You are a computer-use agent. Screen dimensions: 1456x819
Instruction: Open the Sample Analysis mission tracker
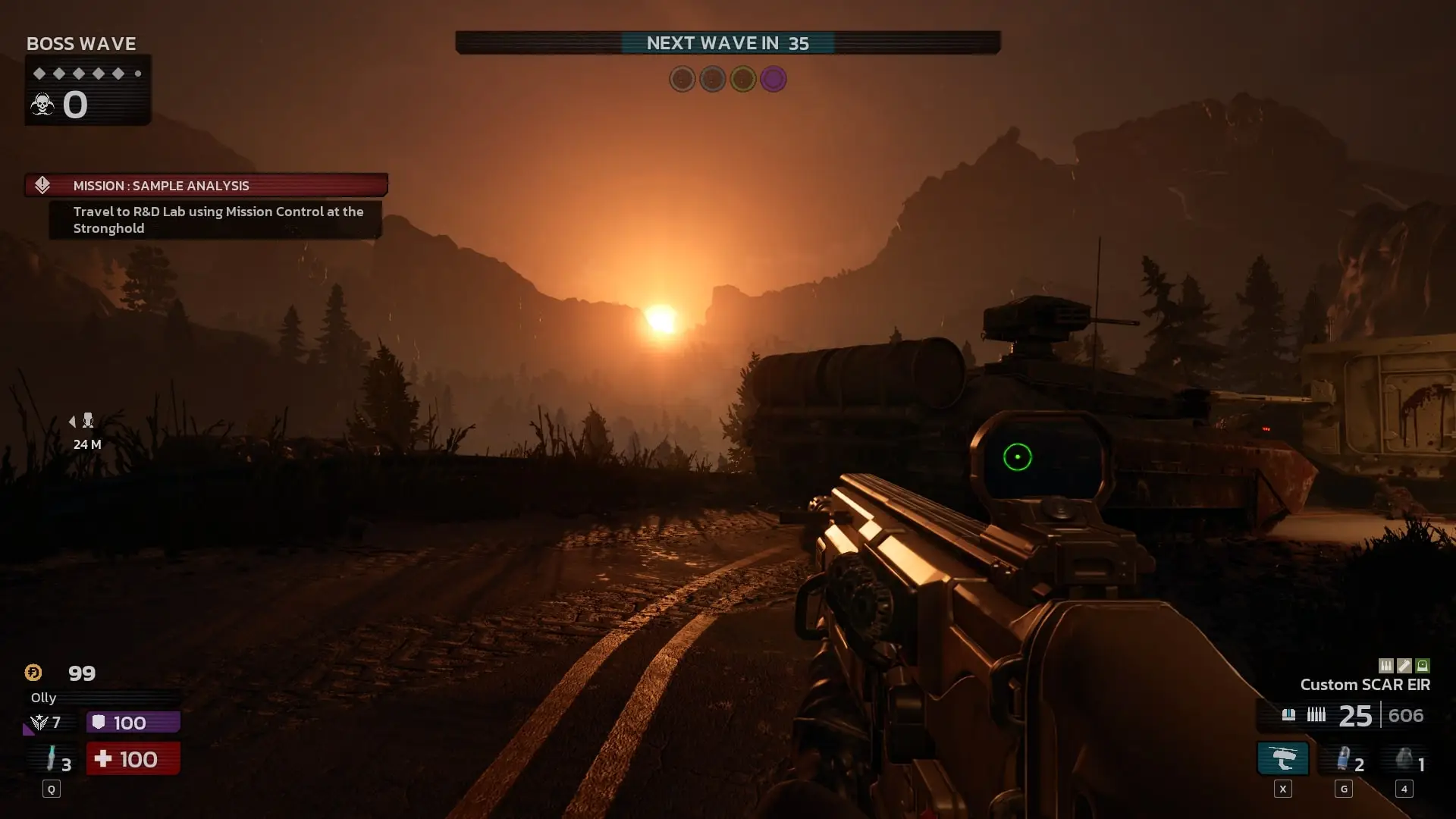pos(206,185)
